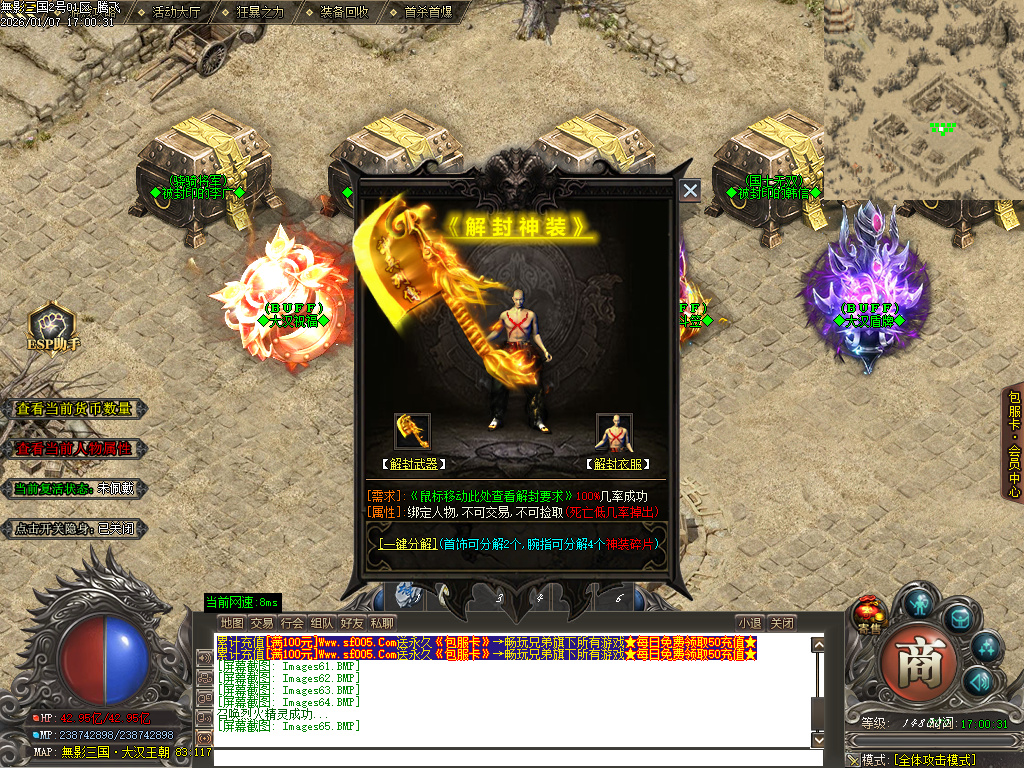Switch to the 好友 chat tab
The width and height of the screenshot is (1024, 768).
351,623
